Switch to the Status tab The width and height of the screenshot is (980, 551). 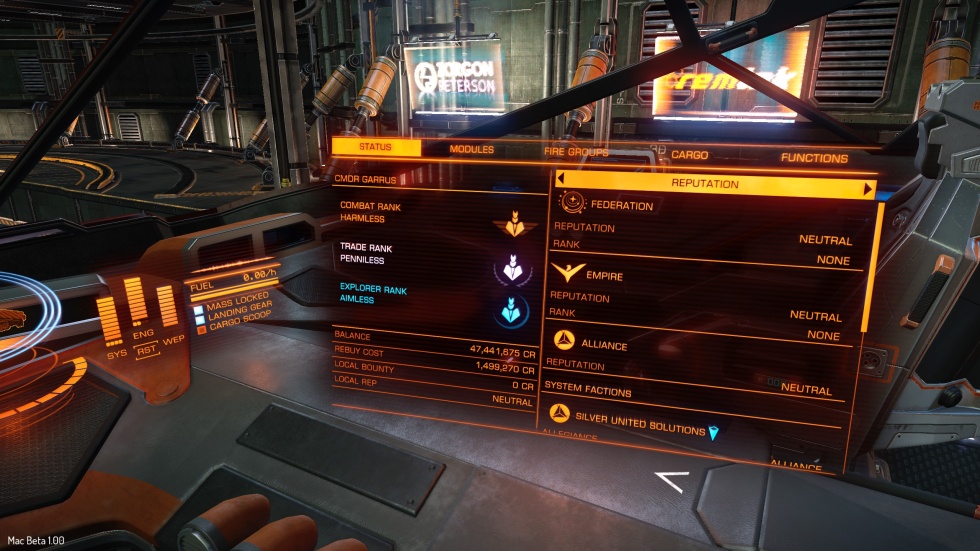click(375, 148)
